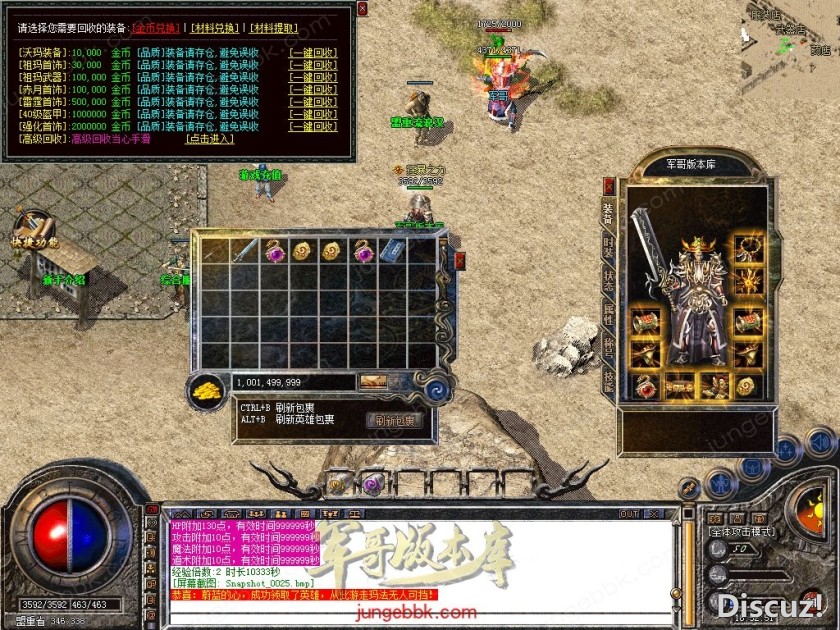Enter advanced recycling via 点击进入
The height and width of the screenshot is (630, 840).
210,139
